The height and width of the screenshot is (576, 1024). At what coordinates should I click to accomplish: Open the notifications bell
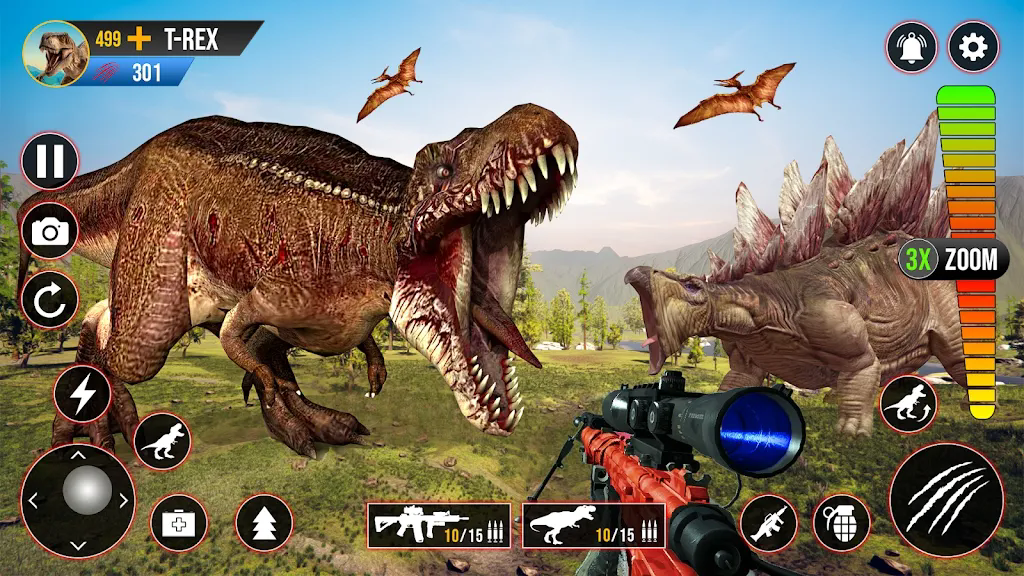click(911, 47)
